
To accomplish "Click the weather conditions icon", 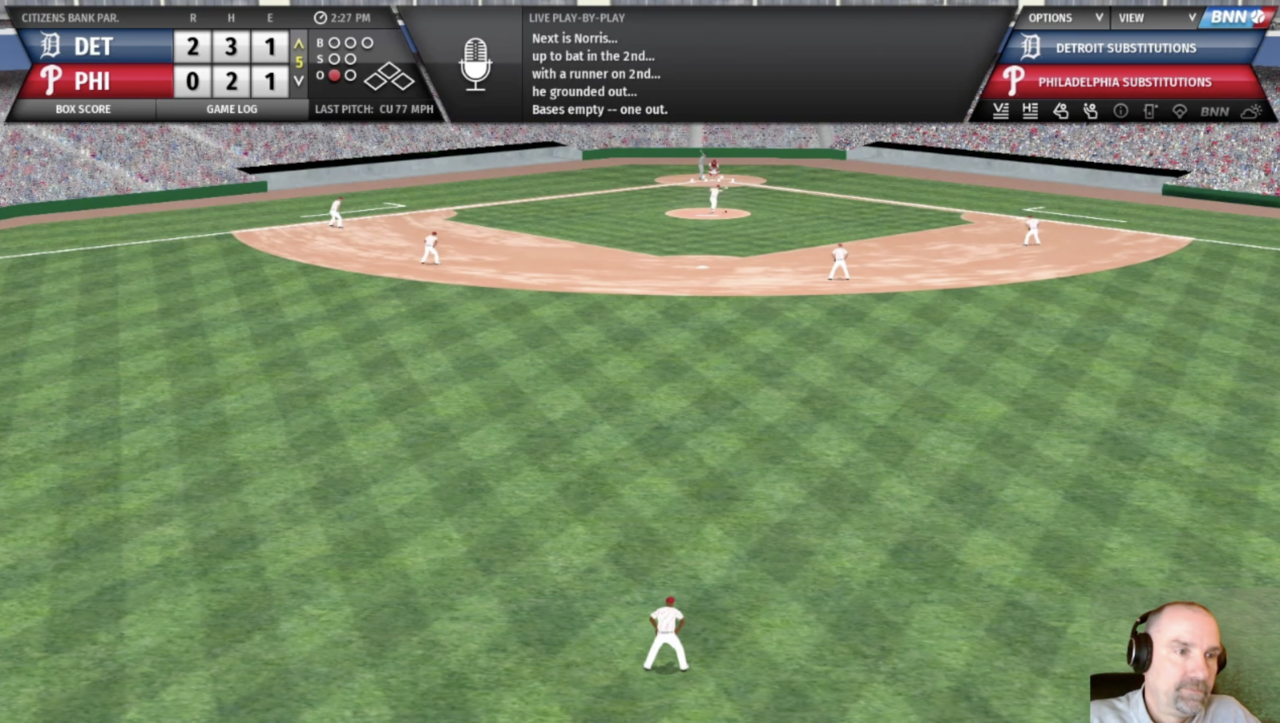I will pyautogui.click(x=1250, y=111).
